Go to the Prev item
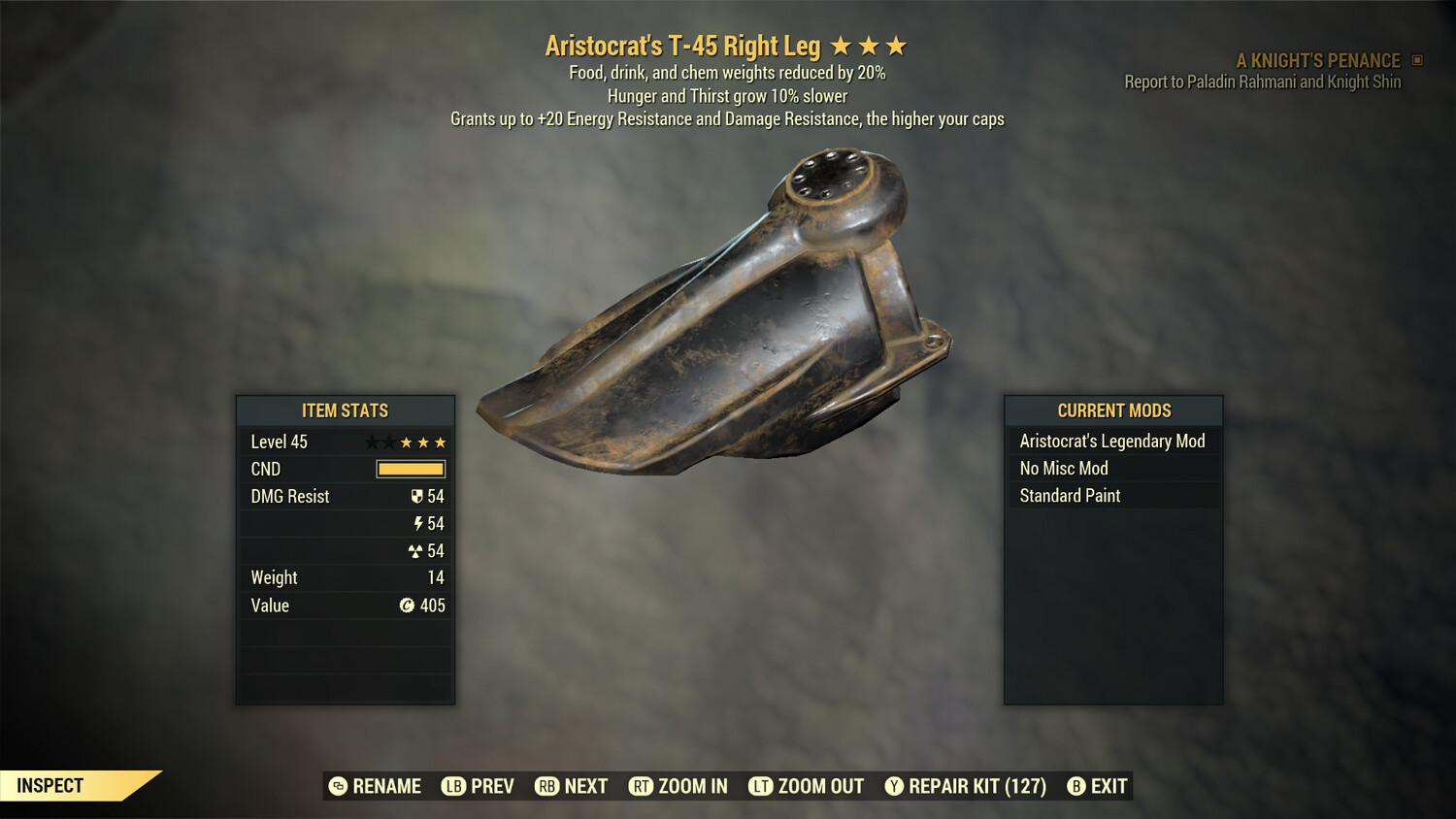The image size is (1456, 819). tap(479, 786)
